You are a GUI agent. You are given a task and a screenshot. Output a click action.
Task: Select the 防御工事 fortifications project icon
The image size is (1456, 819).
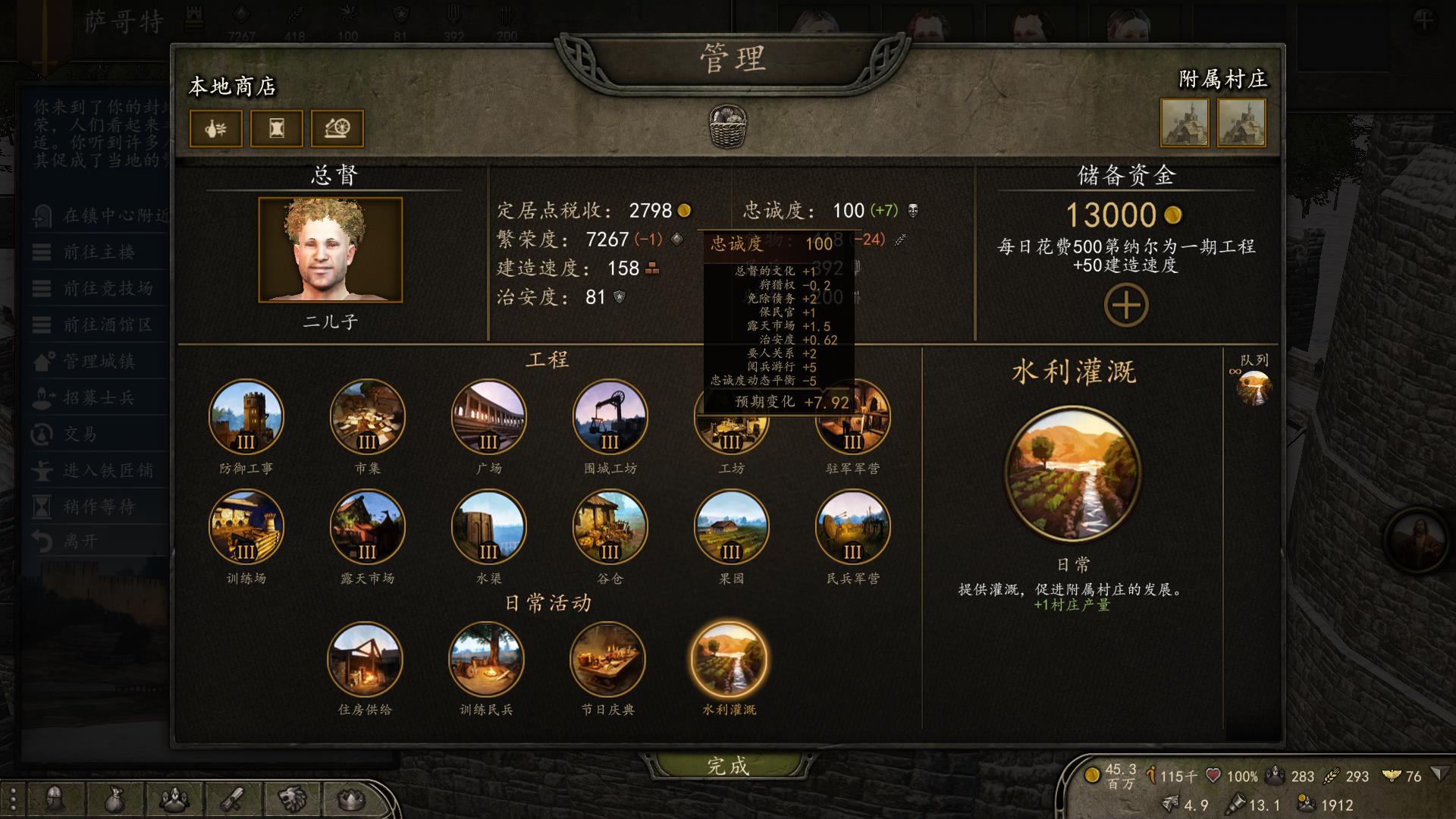tap(244, 417)
